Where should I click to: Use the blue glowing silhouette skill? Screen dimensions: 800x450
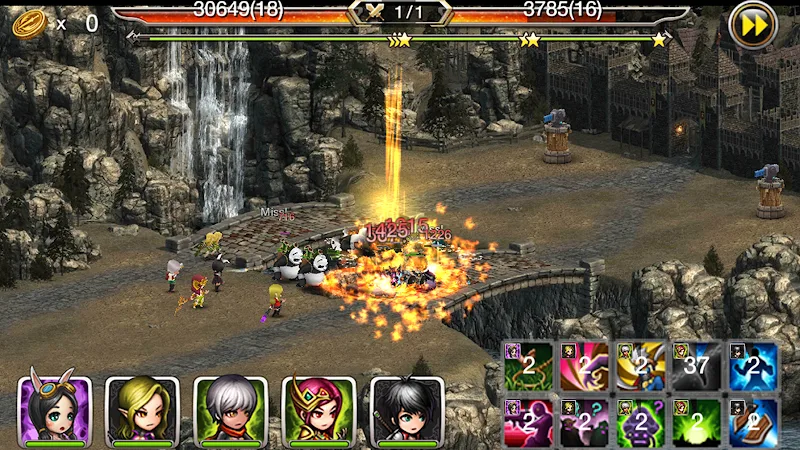(753, 366)
